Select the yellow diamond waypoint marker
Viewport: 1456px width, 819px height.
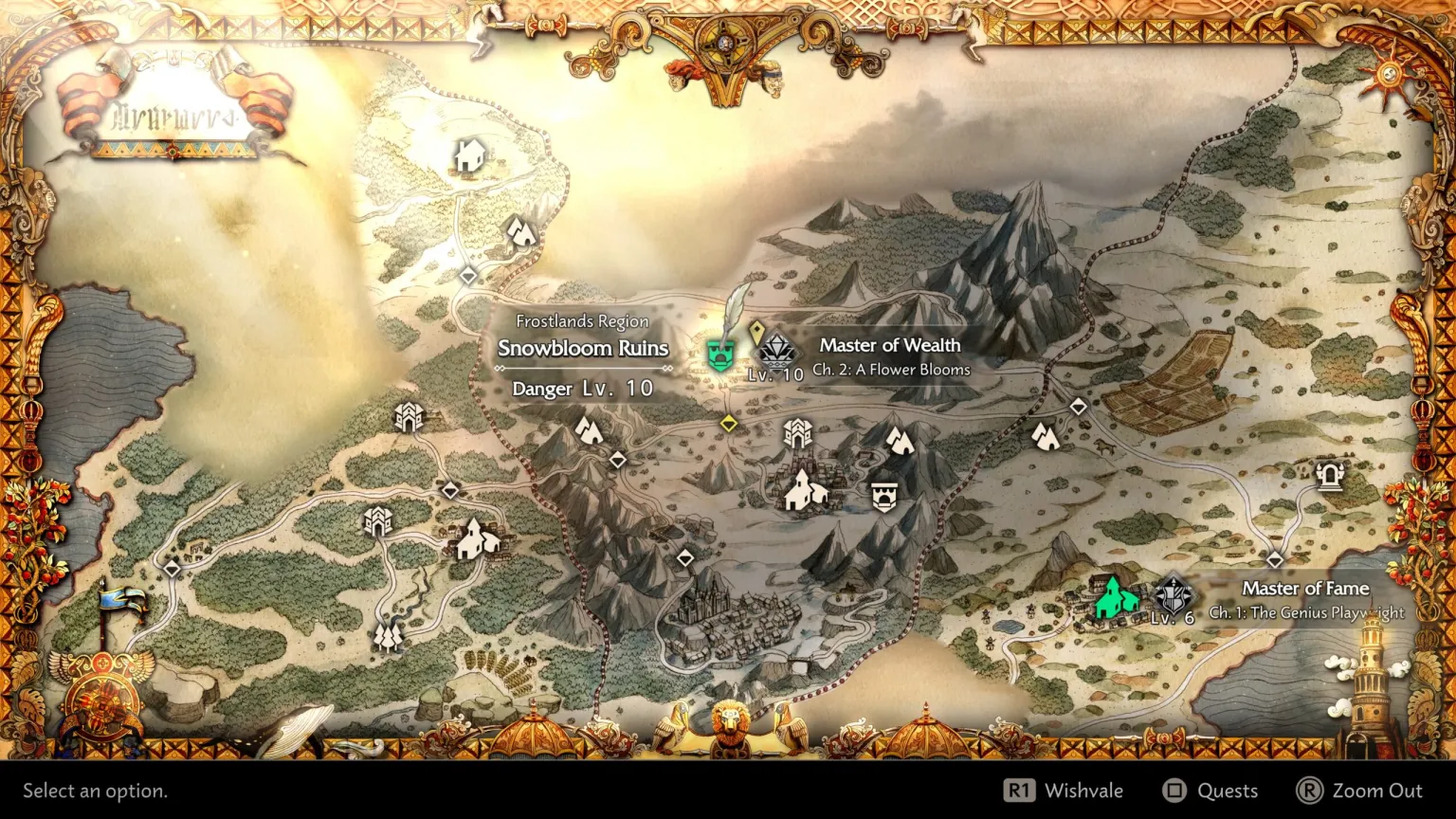click(728, 424)
